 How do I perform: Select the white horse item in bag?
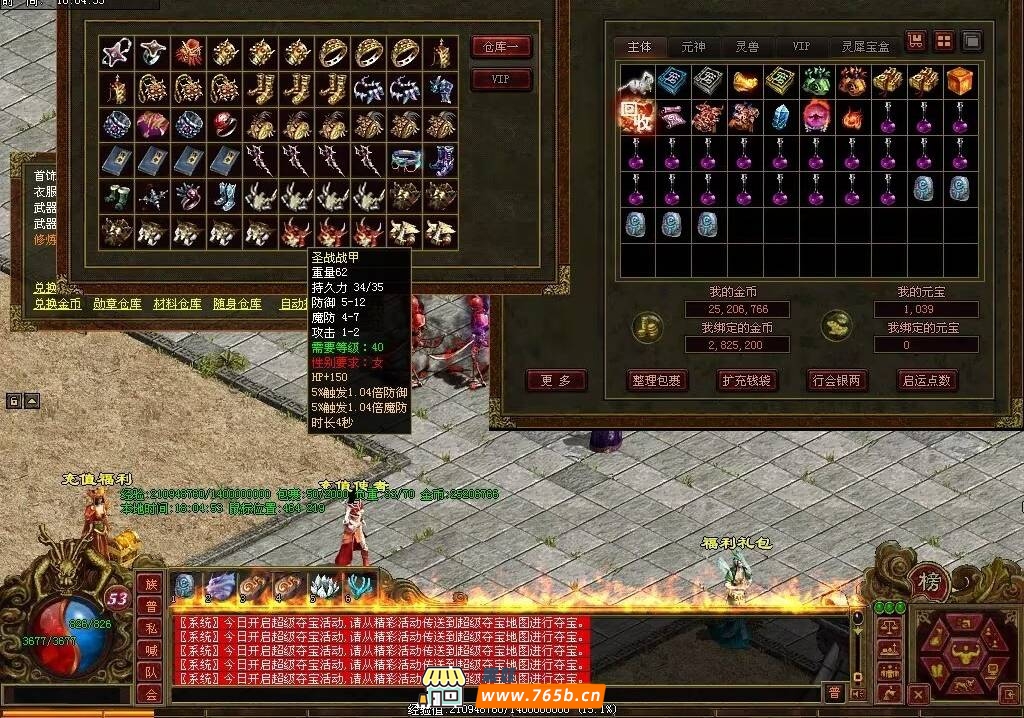636,81
